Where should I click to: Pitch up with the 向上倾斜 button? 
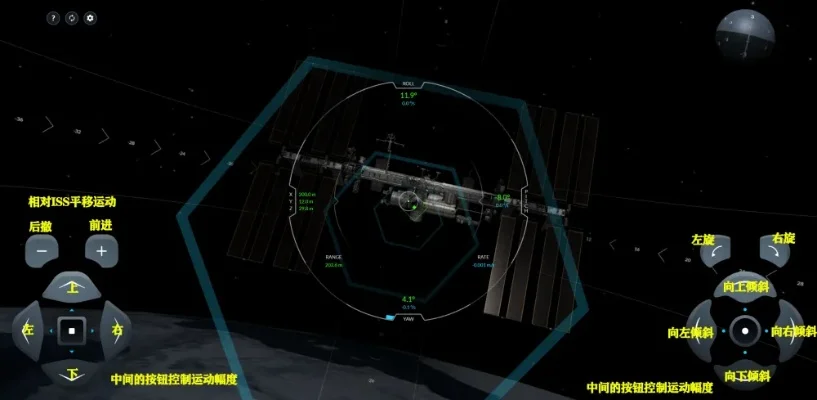coord(743,288)
